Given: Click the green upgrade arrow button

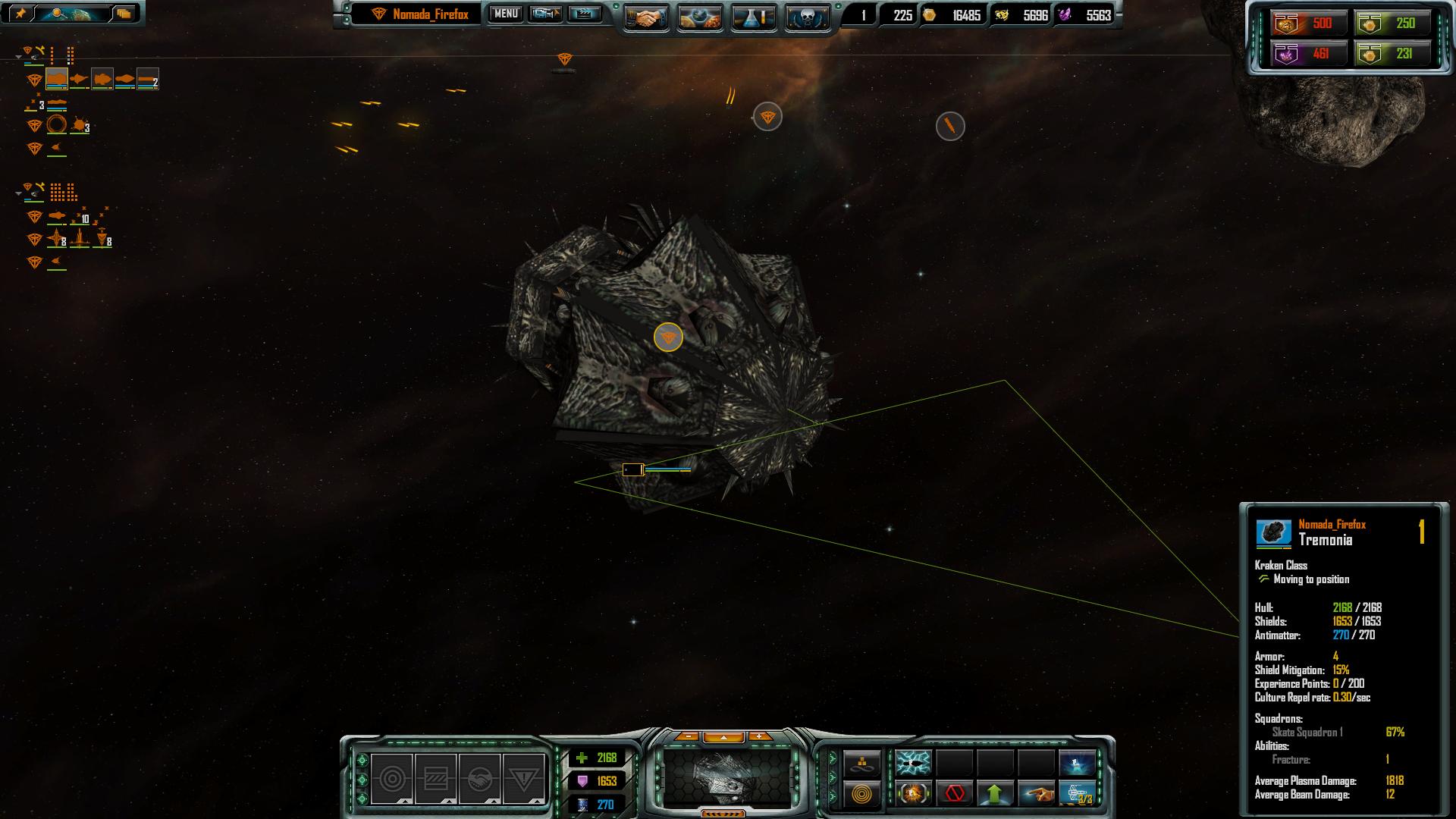Looking at the screenshot, I should 995,794.
